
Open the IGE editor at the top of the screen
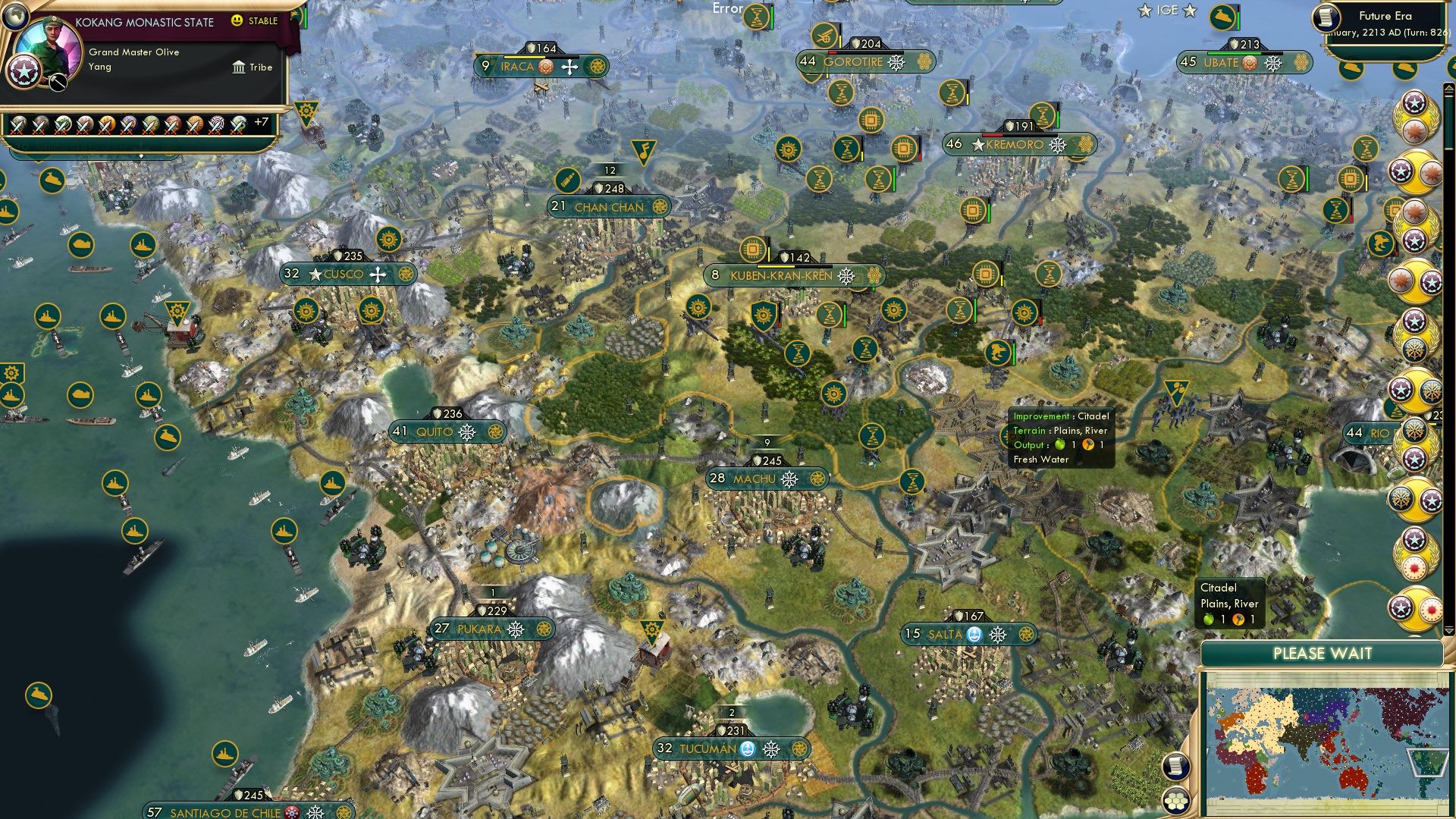point(1166,11)
